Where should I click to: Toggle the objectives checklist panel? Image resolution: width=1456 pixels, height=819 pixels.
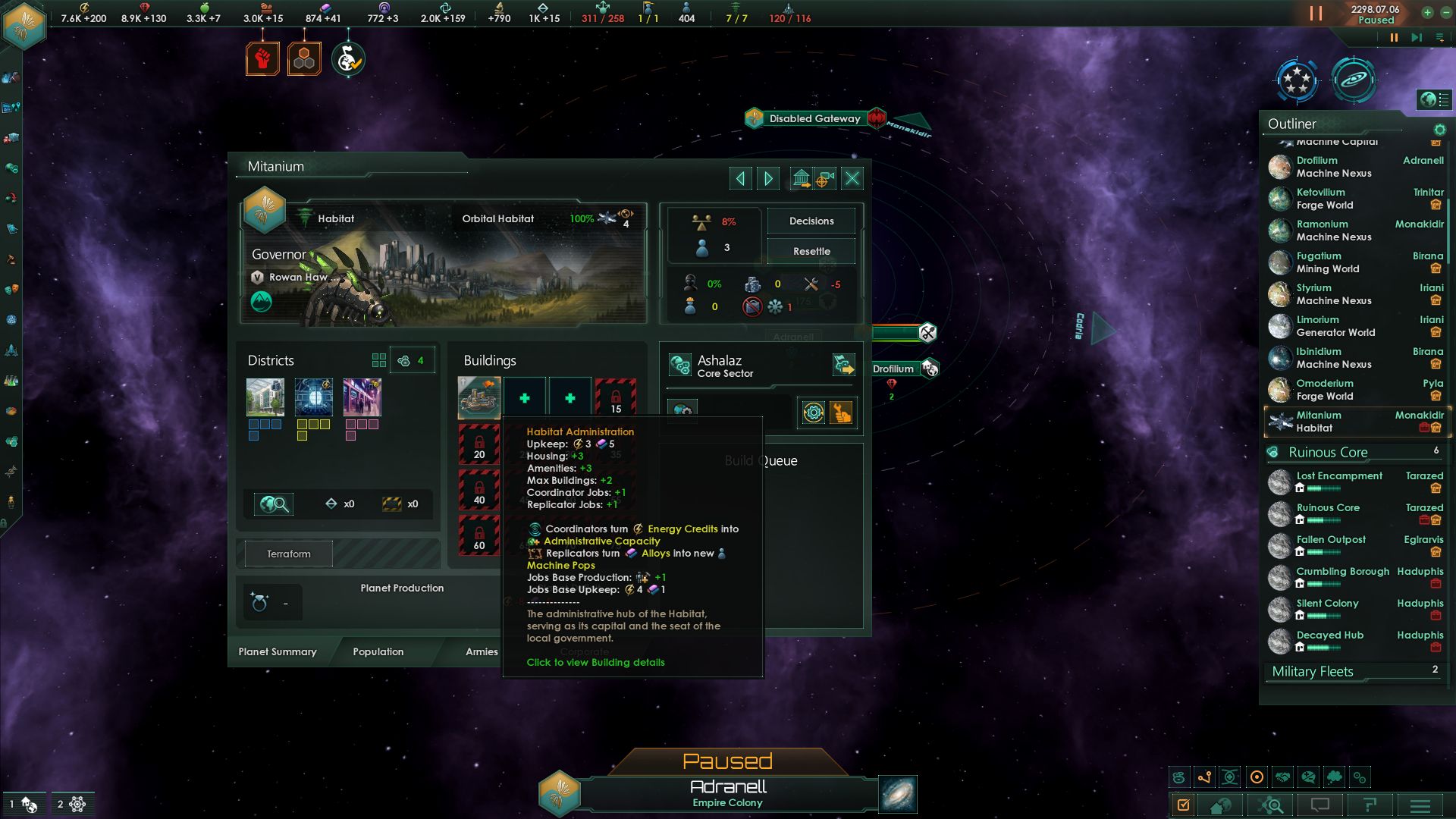1184,805
